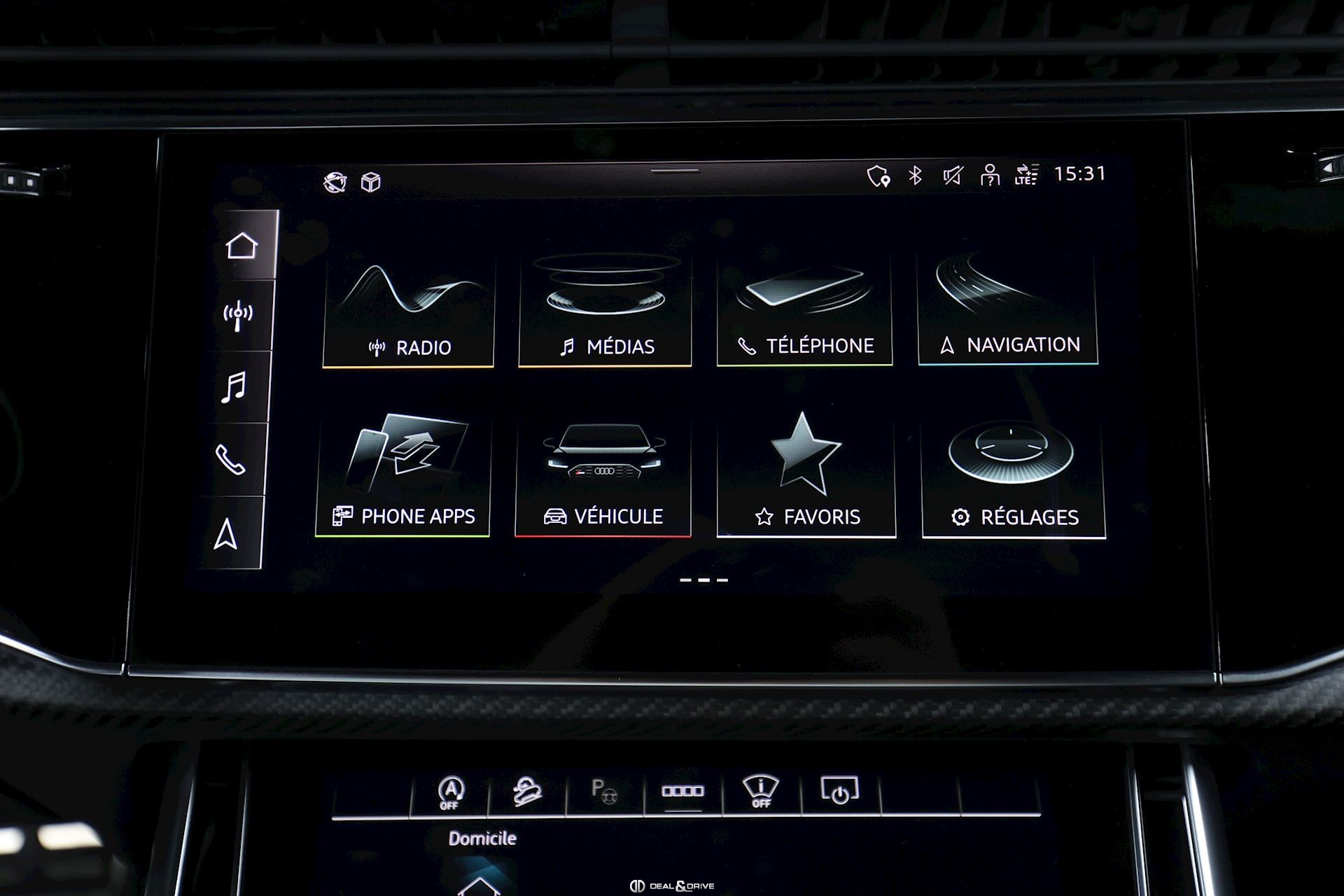This screenshot has height=896, width=1344.
Task: Launch the NAVIGATION tile
Action: 1007,310
